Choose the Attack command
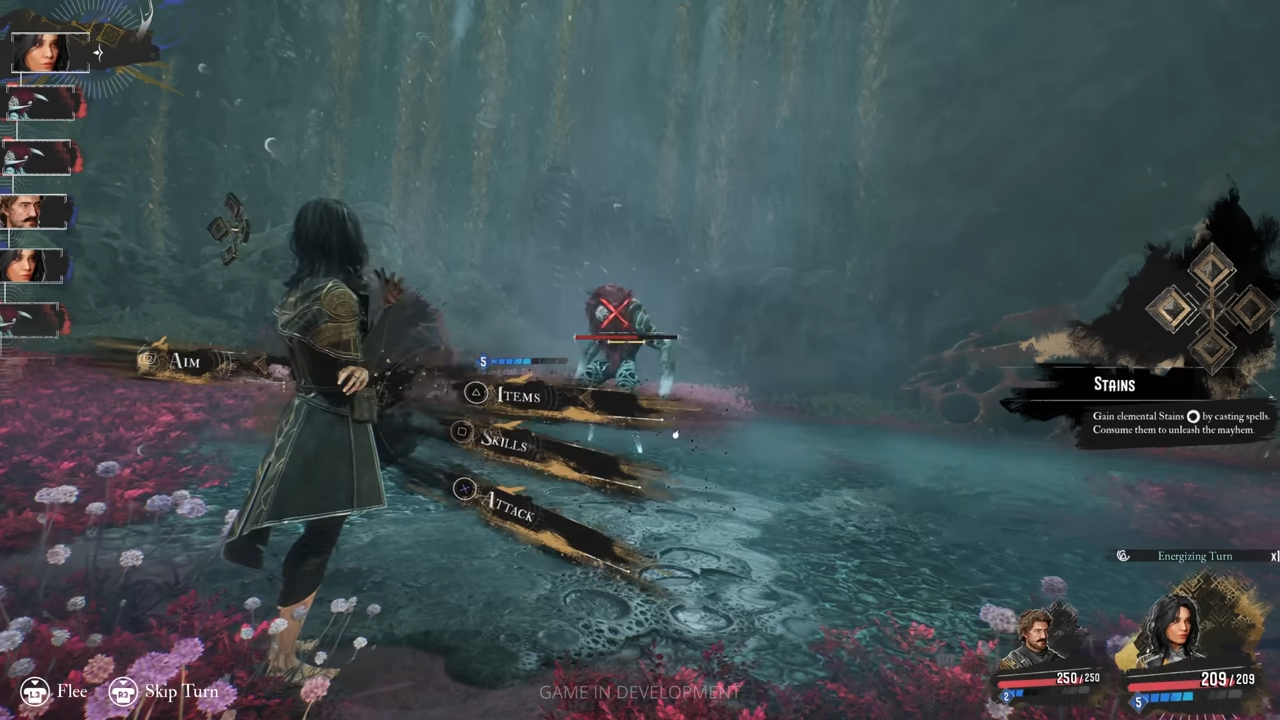The height and width of the screenshot is (720, 1280). pyautogui.click(x=507, y=506)
